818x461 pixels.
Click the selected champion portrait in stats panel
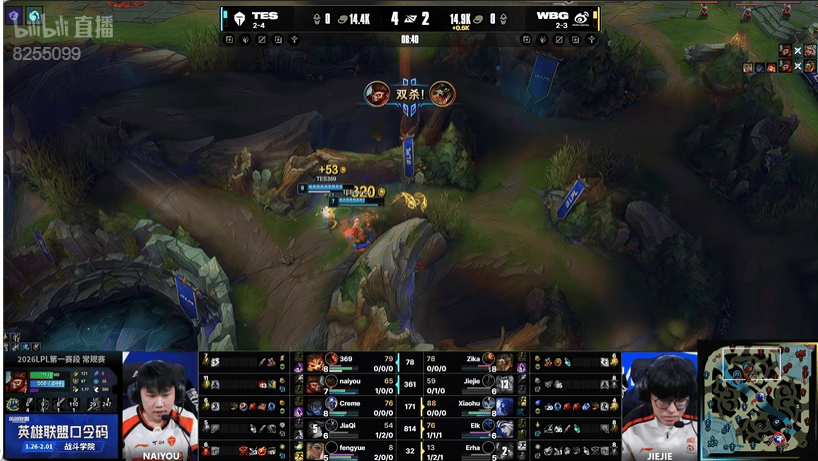pos(17,381)
